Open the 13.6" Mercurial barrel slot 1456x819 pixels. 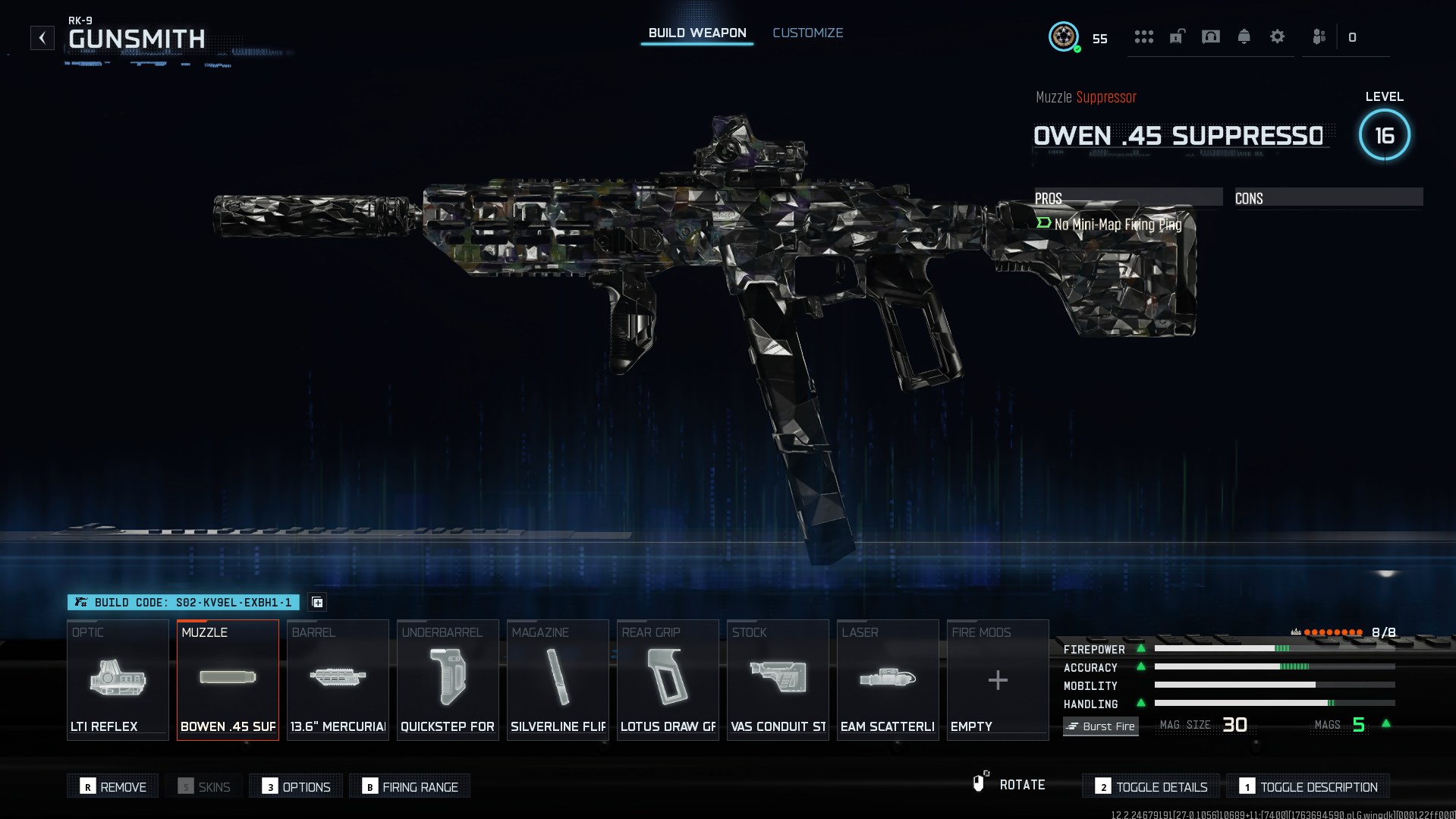pos(338,679)
